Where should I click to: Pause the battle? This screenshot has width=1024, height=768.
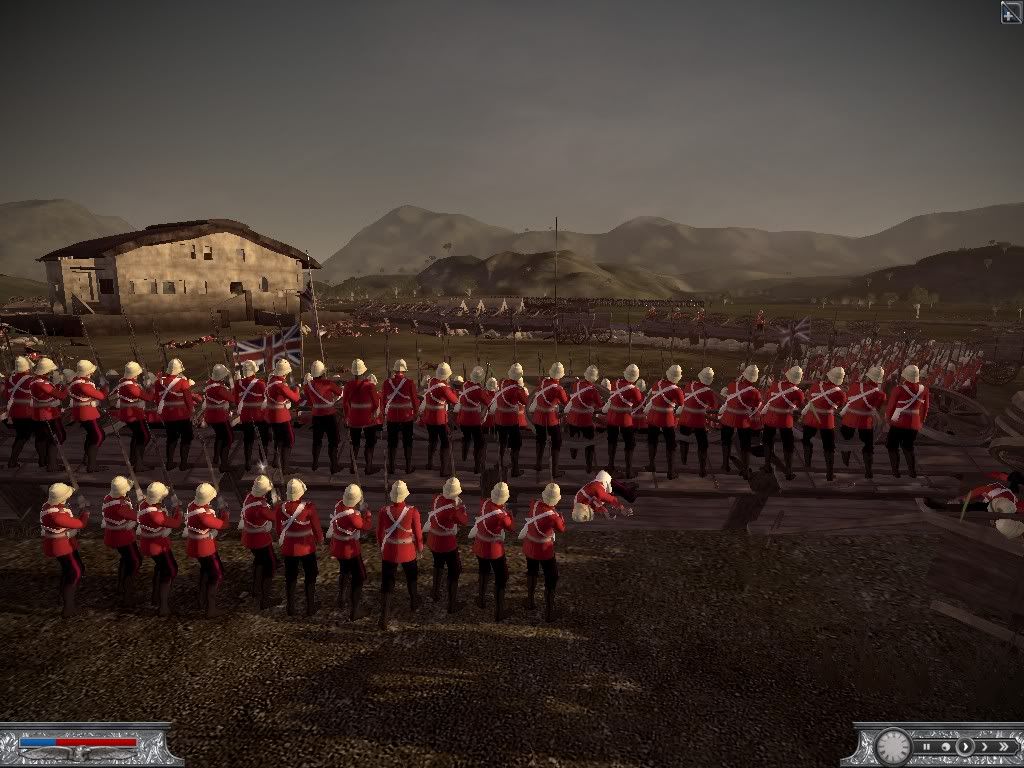pyautogui.click(x=927, y=747)
